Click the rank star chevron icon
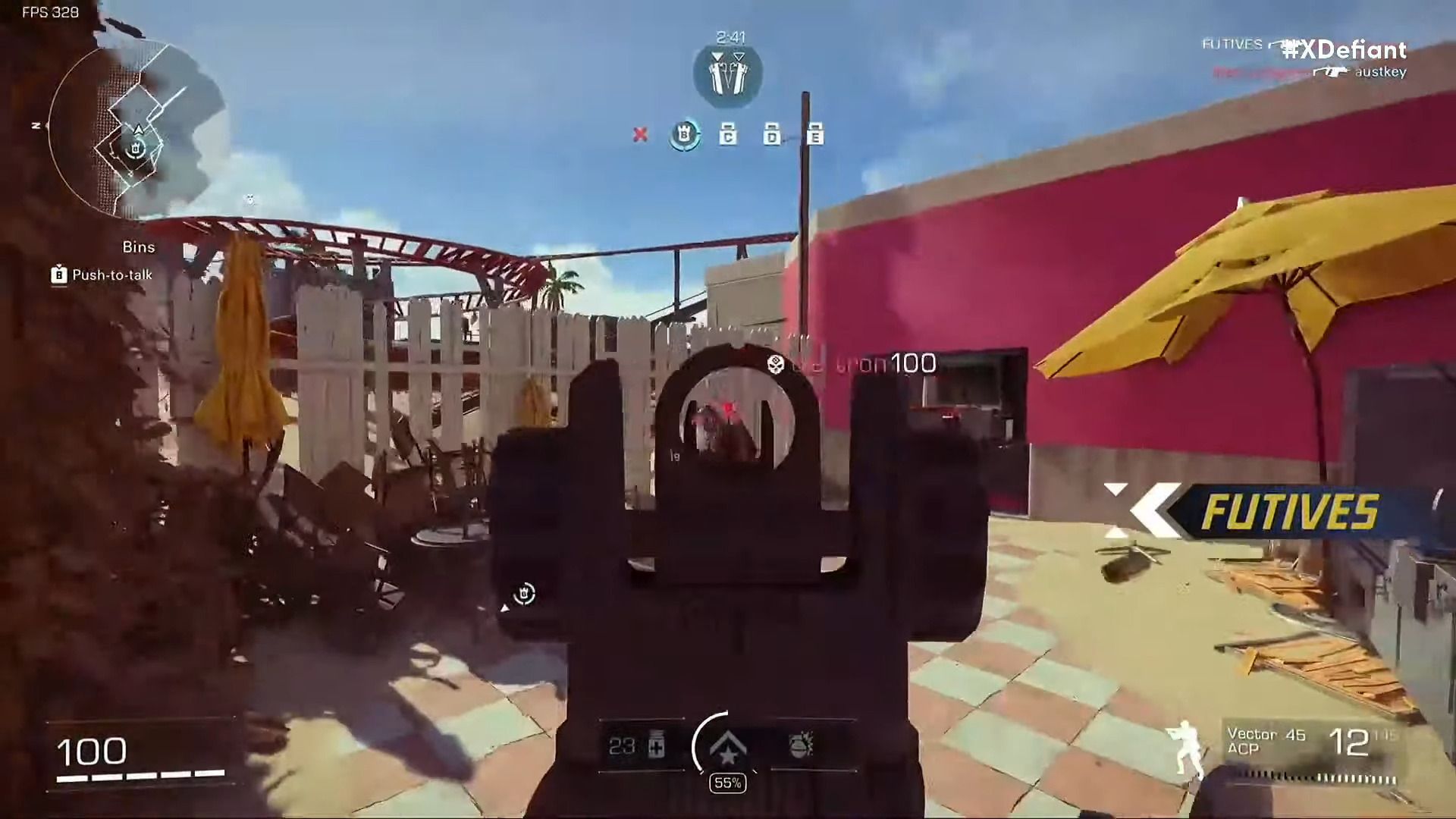This screenshot has height=819, width=1456. [x=726, y=747]
